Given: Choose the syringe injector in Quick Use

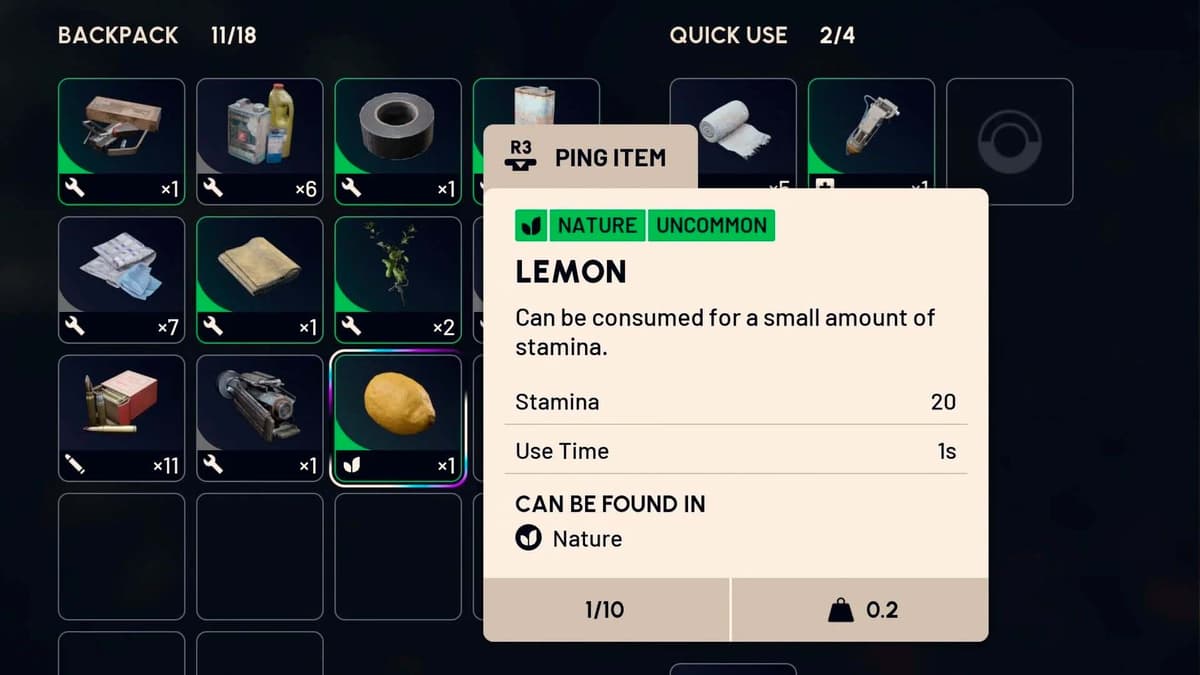Looking at the screenshot, I should (871, 141).
